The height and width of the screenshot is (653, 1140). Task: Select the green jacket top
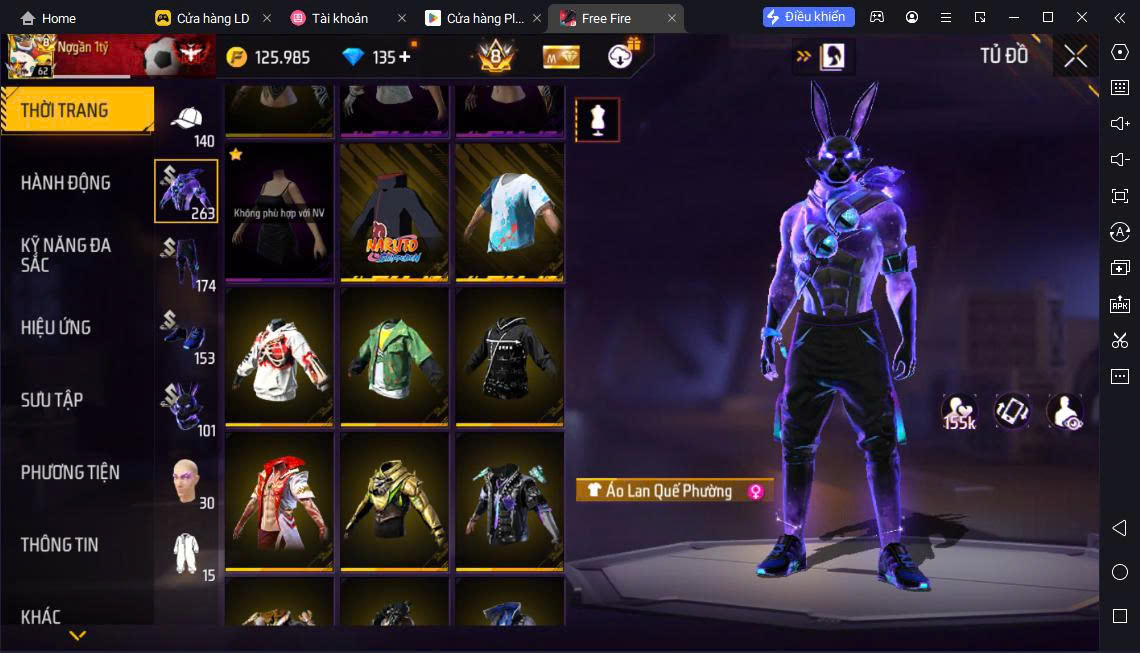tap(394, 356)
